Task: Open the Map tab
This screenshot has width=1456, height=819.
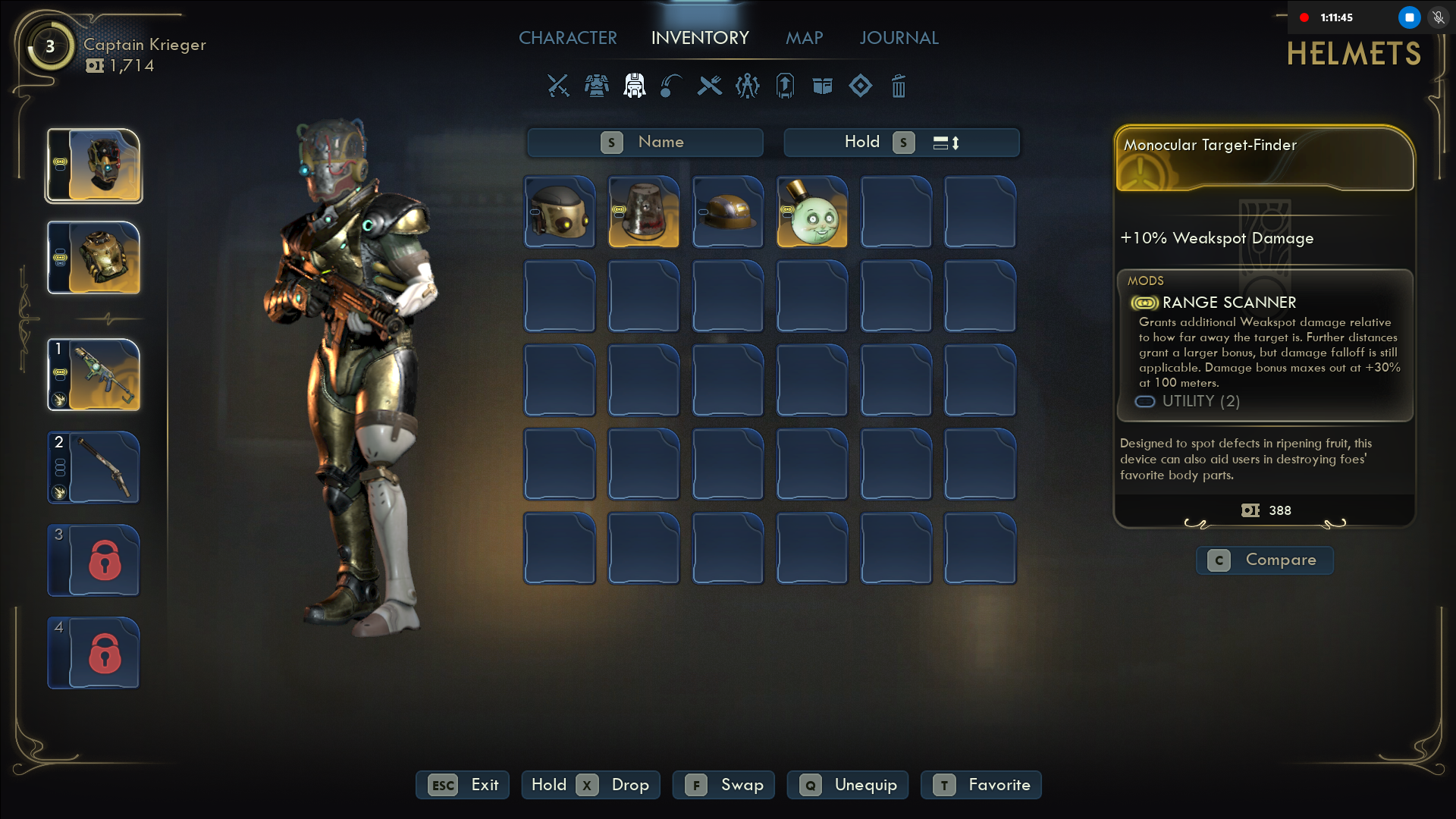Action: tap(804, 38)
